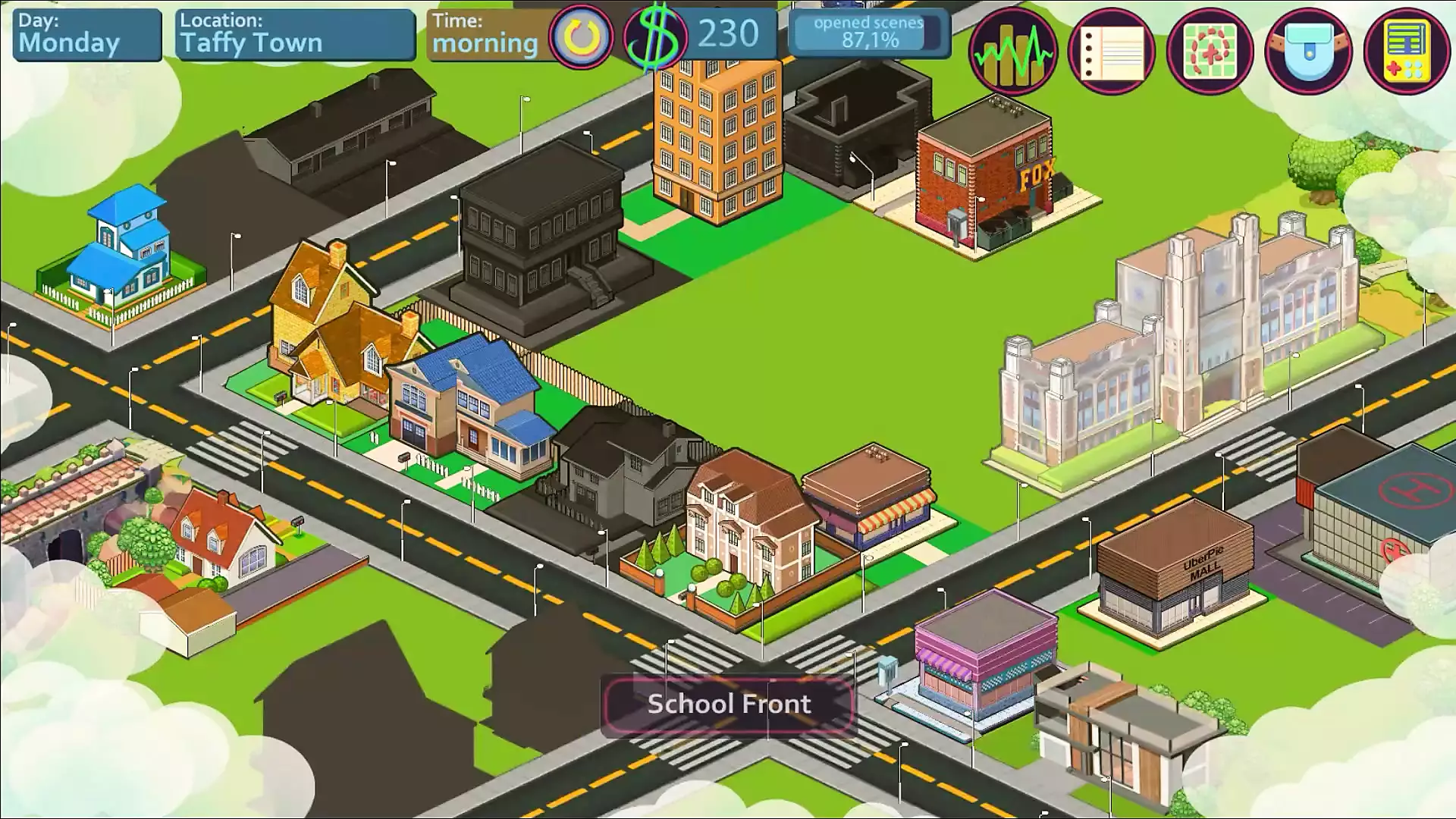Viewport: 1456px width, 819px height.
Task: Advance time with the circular arrow icon
Action: pyautogui.click(x=581, y=38)
